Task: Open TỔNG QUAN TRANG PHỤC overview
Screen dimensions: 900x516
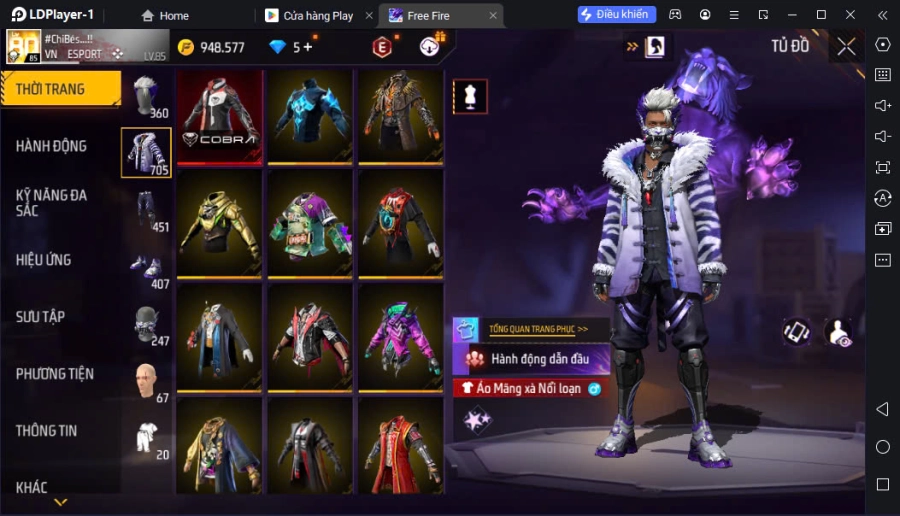Action: 537,329
